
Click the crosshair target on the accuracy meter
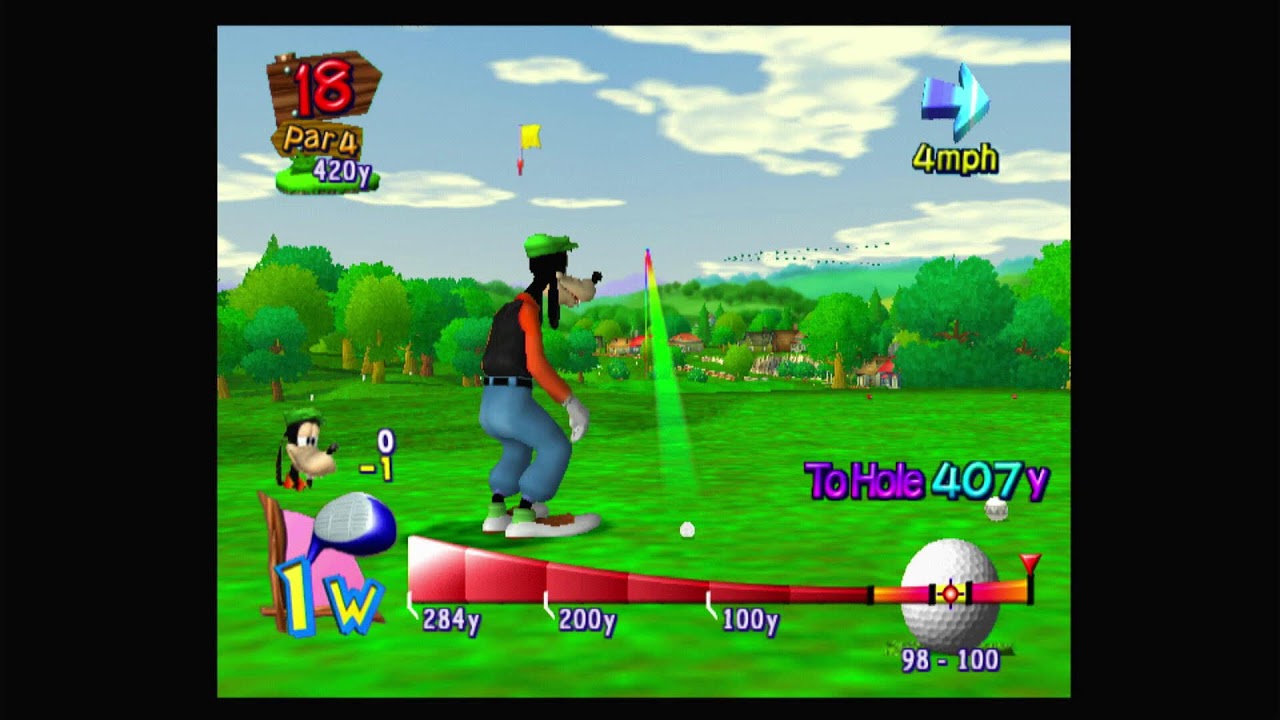[x=948, y=593]
